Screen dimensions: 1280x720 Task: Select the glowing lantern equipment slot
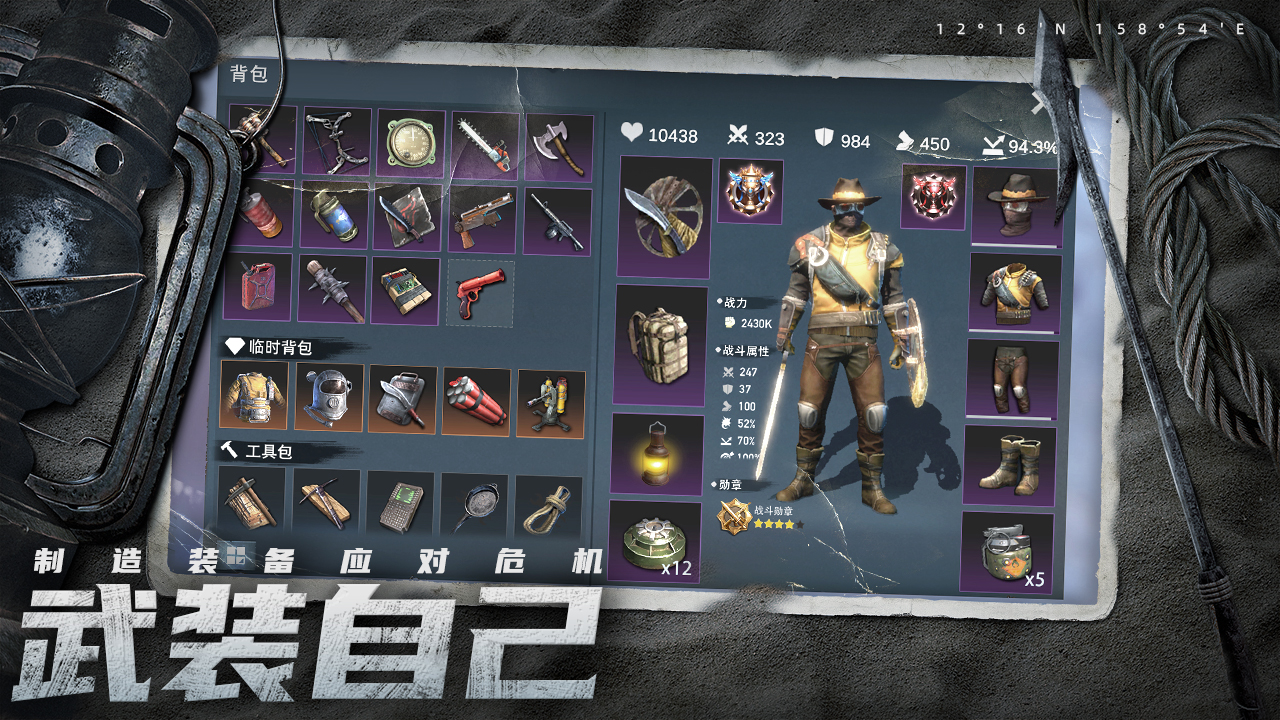coord(658,454)
